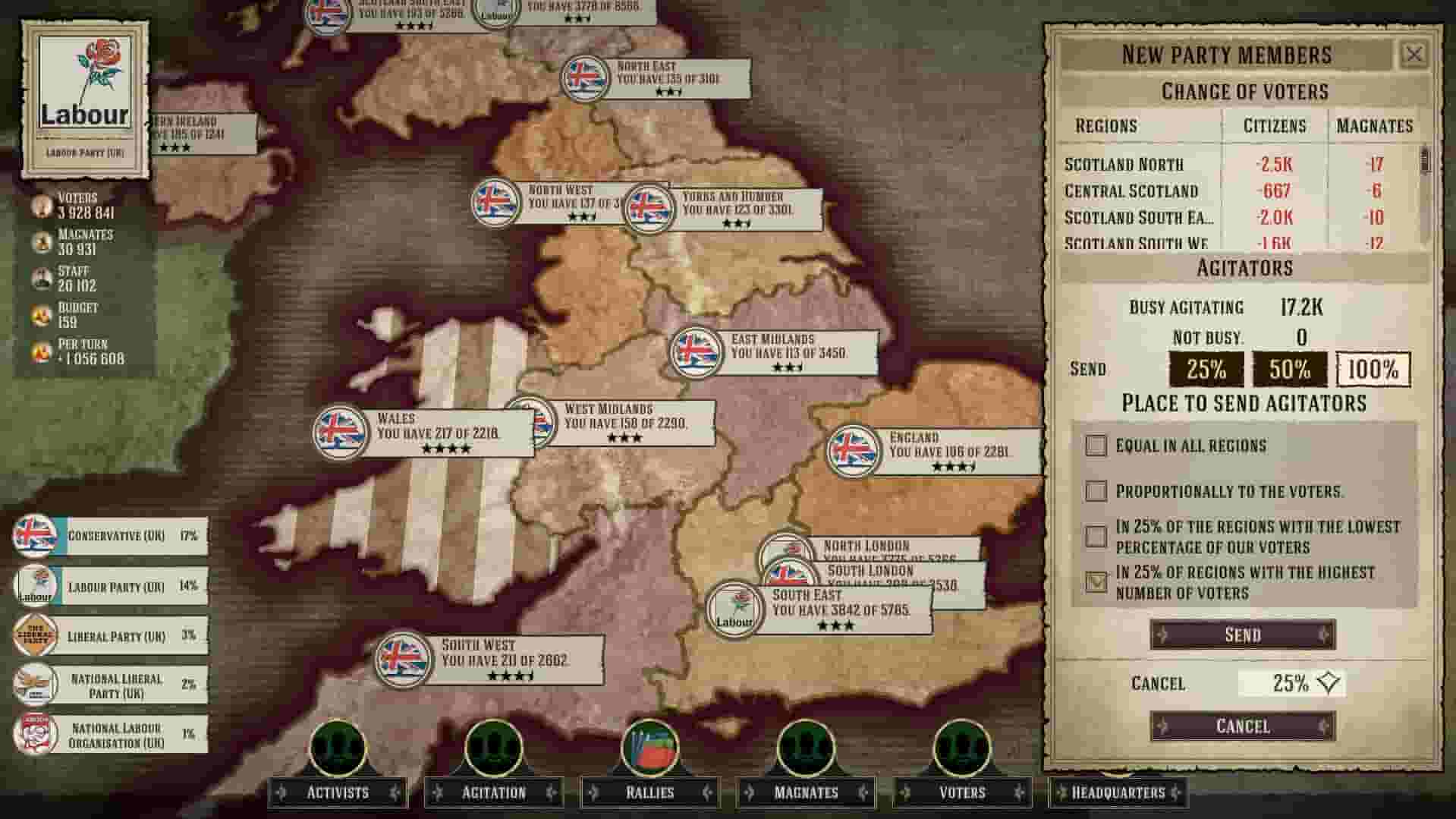This screenshot has width=1456, height=819.
Task: Select the 100% send option
Action: coord(1373,371)
